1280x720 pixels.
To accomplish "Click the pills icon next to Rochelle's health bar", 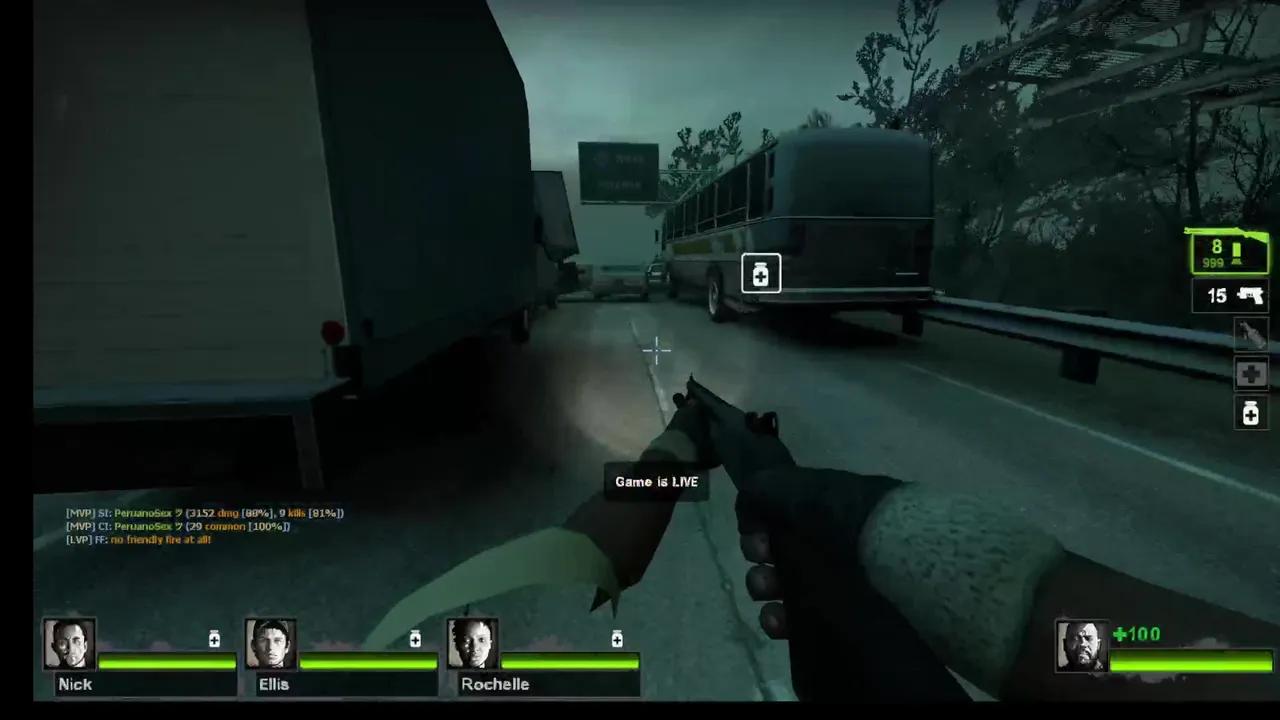I will click(616, 639).
